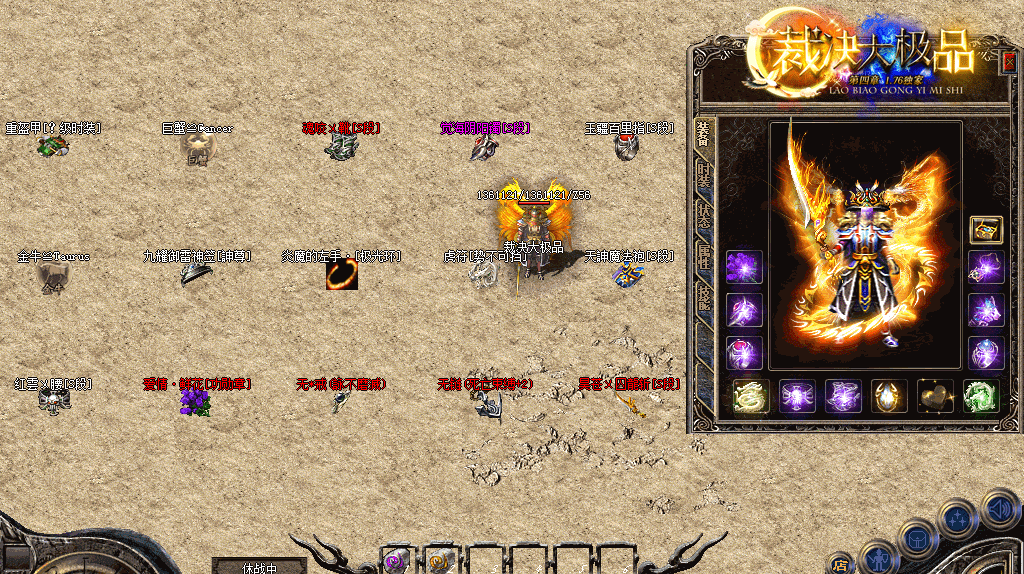1024x574 pixels.
Task: Select the heart-shaped item equipment slot
Action: click(x=936, y=396)
